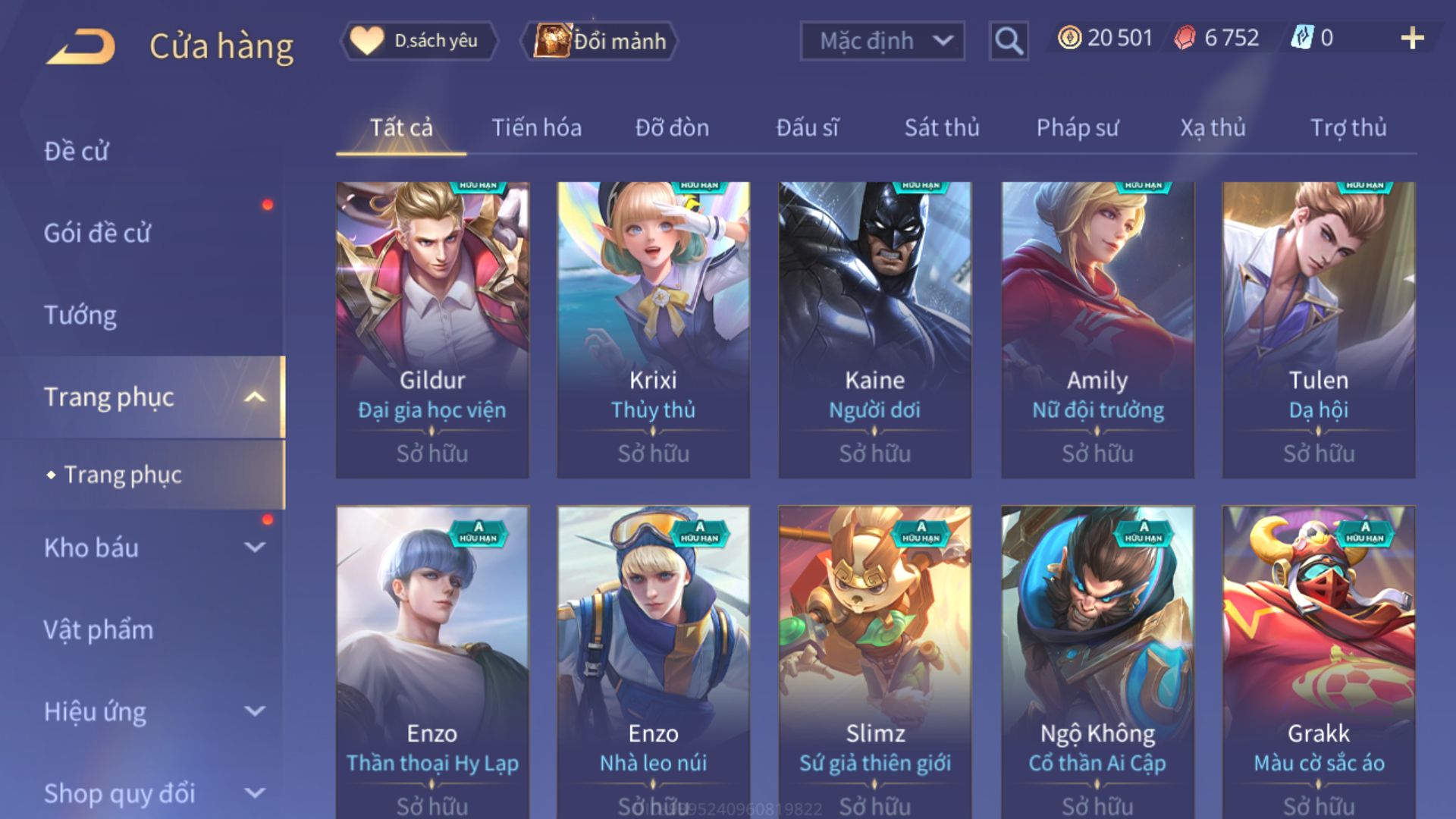
Task: Open the Tướng heroes section
Action: (80, 315)
